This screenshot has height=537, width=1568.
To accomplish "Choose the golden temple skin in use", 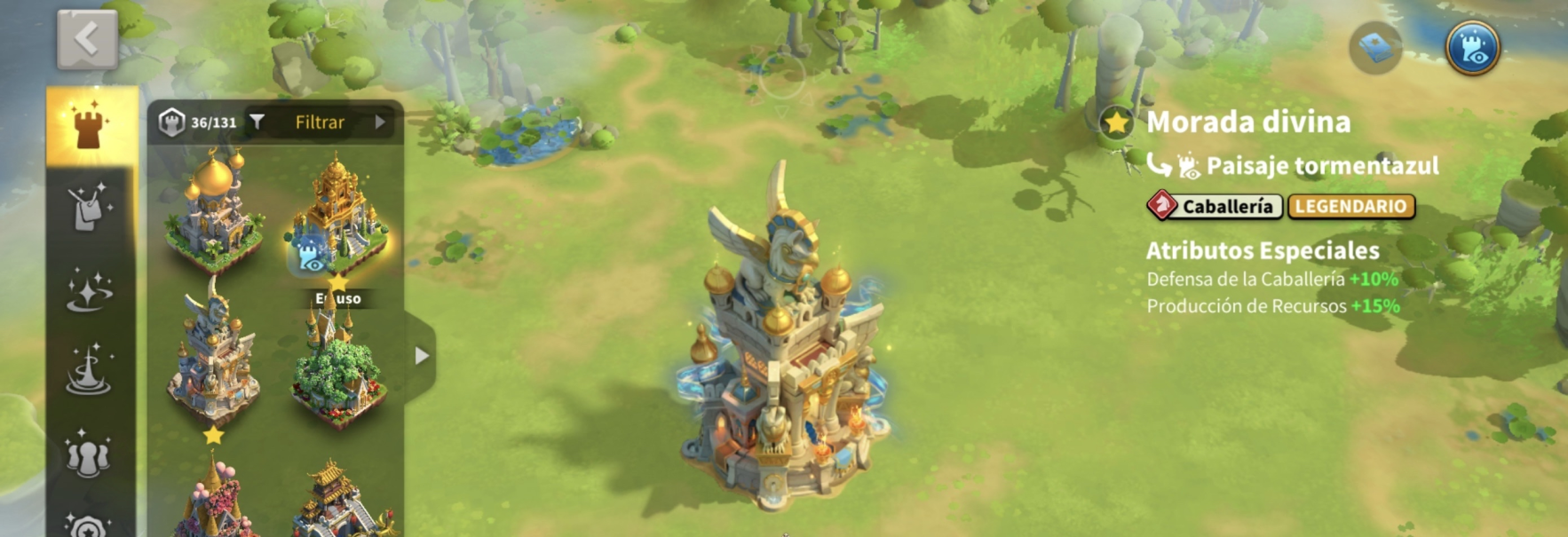I will point(337,215).
